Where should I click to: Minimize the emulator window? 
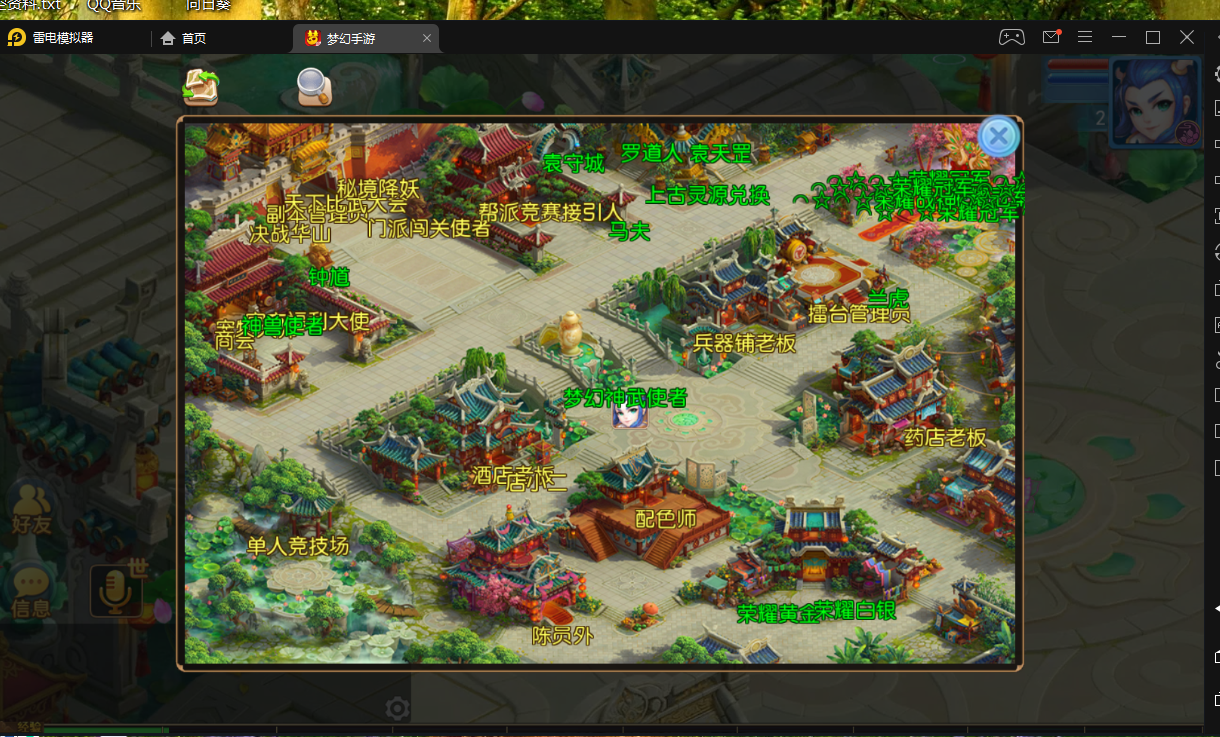(1119, 38)
